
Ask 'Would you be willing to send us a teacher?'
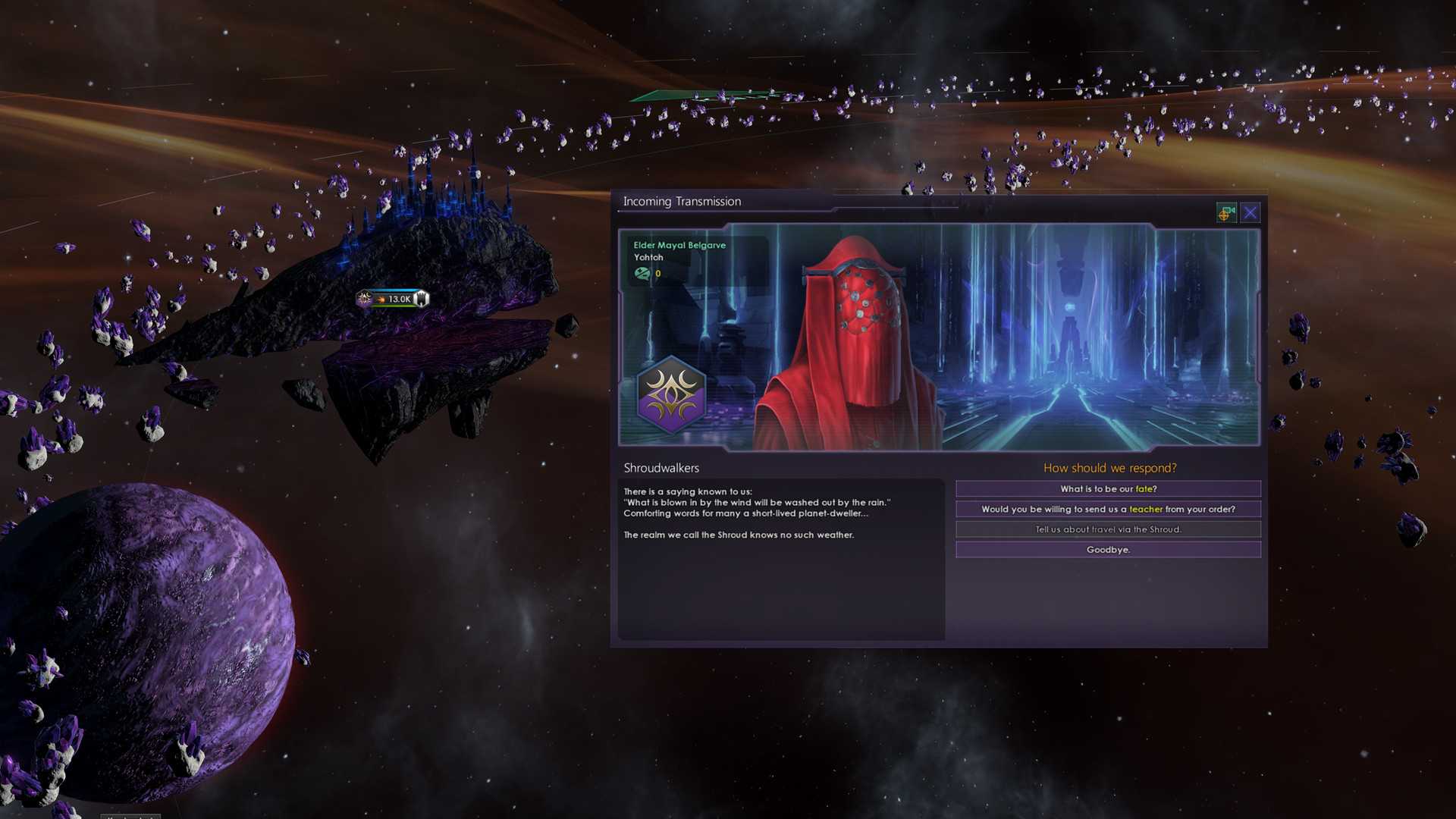click(1109, 509)
